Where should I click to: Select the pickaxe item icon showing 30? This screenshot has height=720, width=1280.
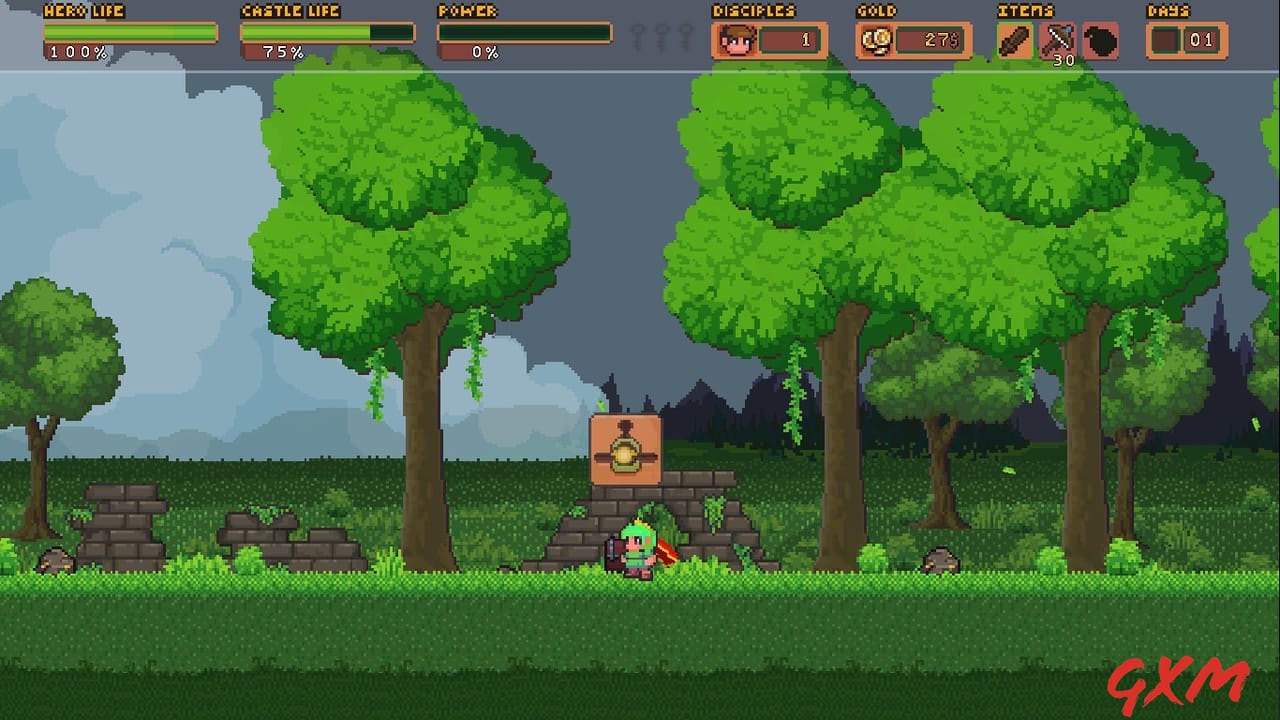(1057, 38)
